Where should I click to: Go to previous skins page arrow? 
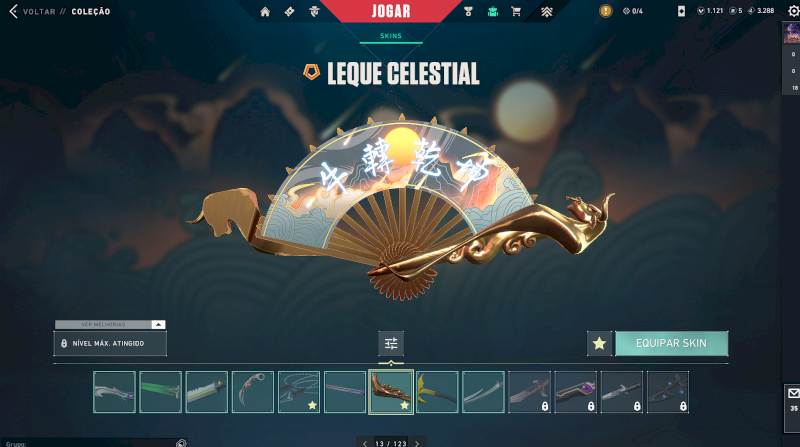[364, 442]
